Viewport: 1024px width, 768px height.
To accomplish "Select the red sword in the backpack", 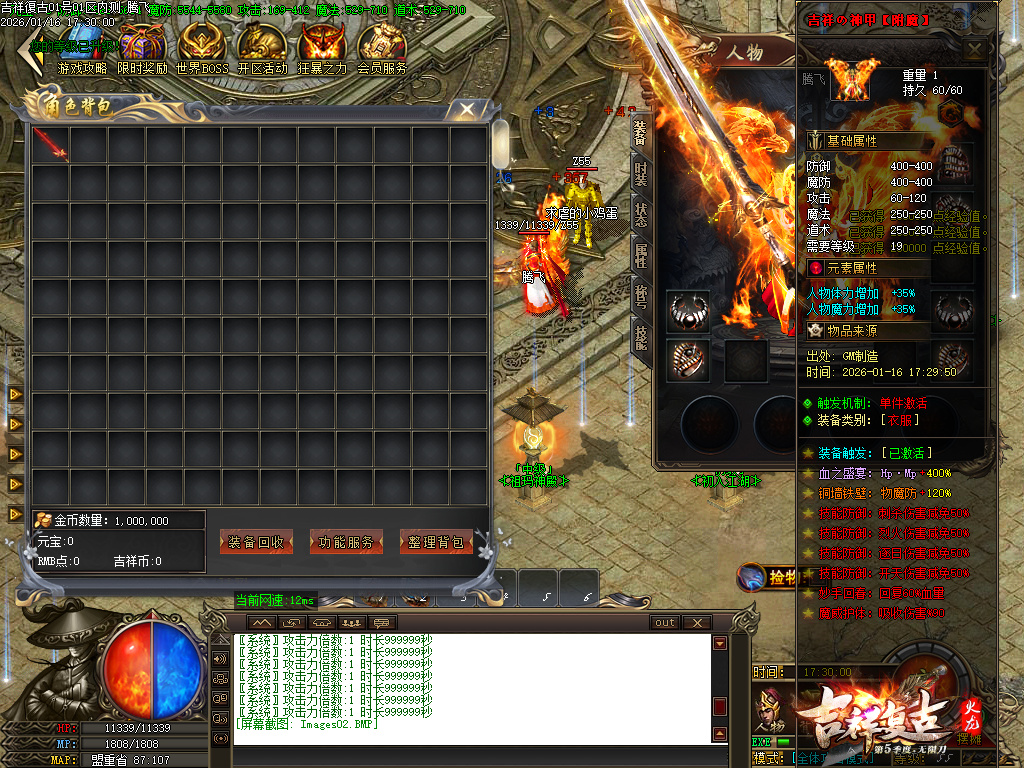I will coord(50,144).
